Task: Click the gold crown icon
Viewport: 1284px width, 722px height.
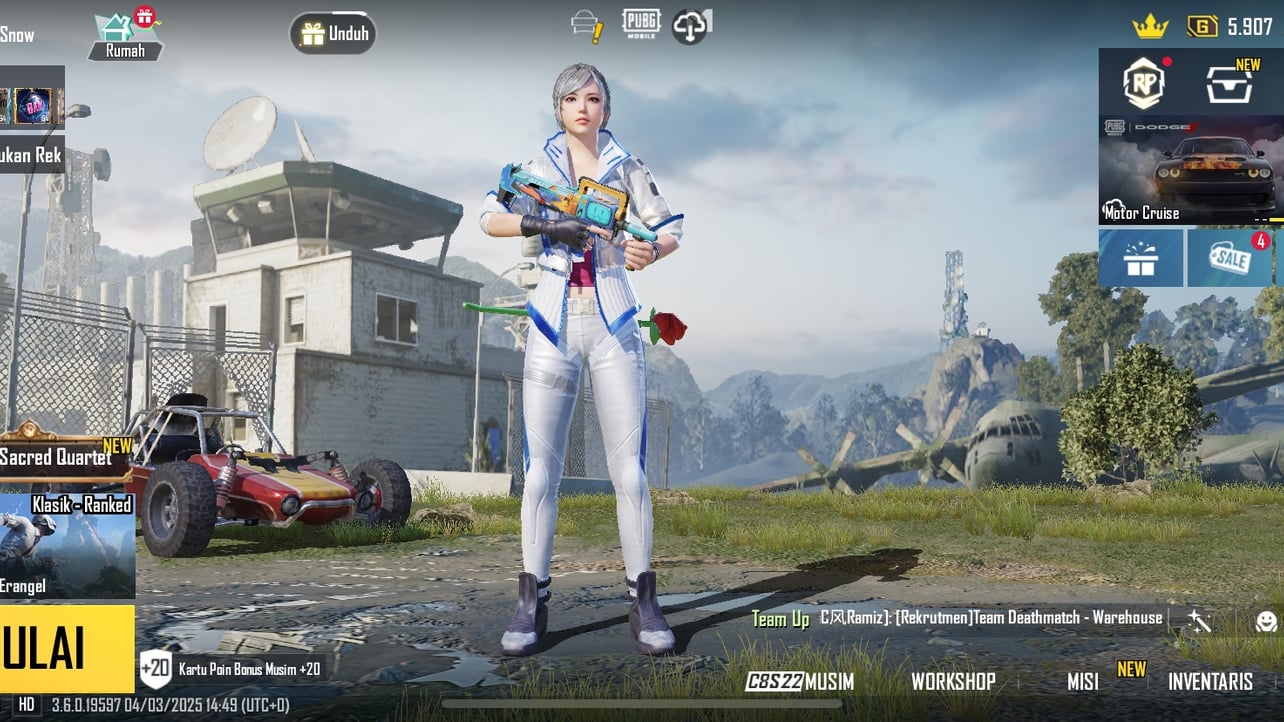Action: [x=1150, y=27]
